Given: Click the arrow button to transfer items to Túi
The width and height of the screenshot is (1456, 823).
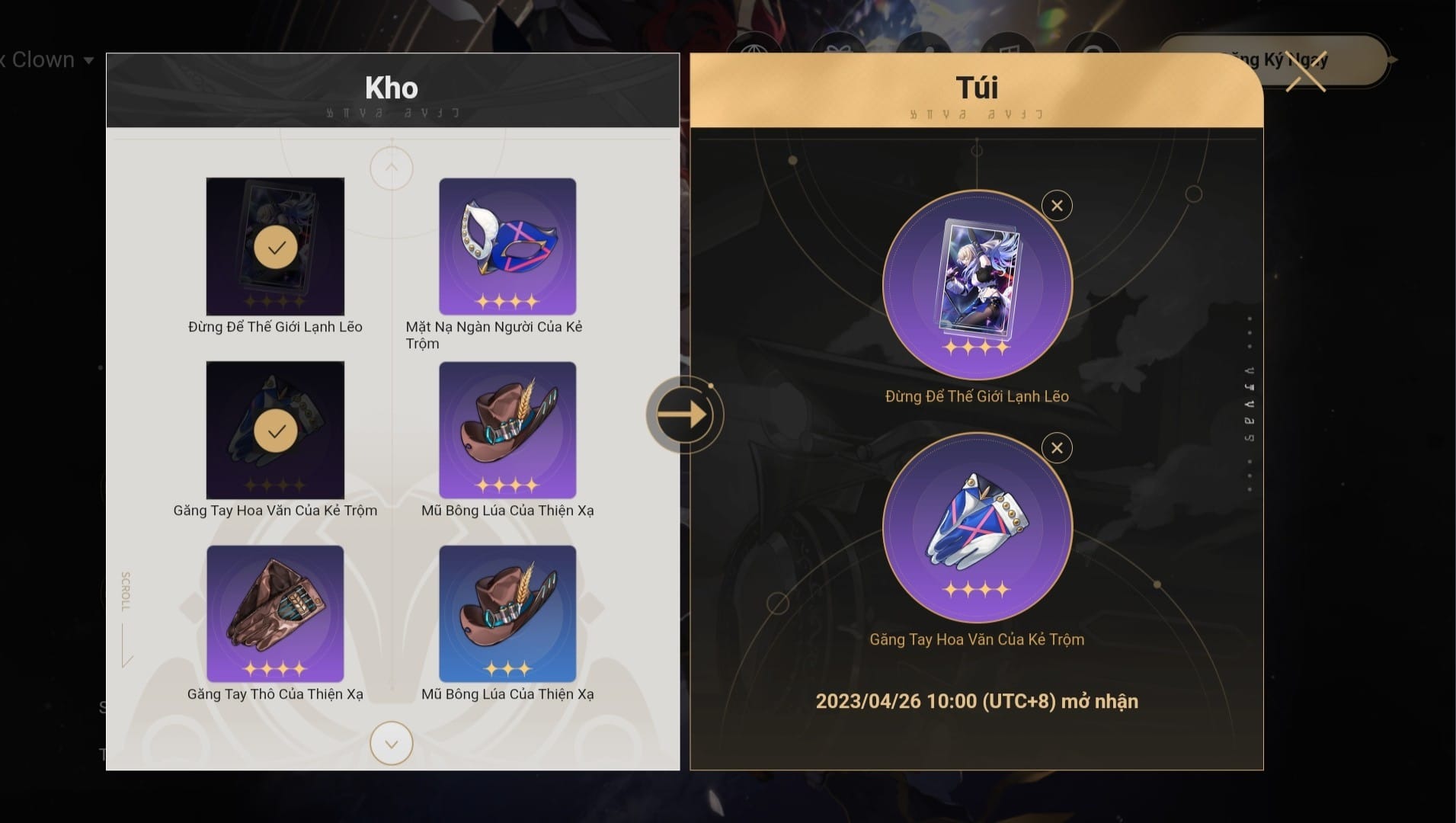Looking at the screenshot, I should (x=683, y=415).
